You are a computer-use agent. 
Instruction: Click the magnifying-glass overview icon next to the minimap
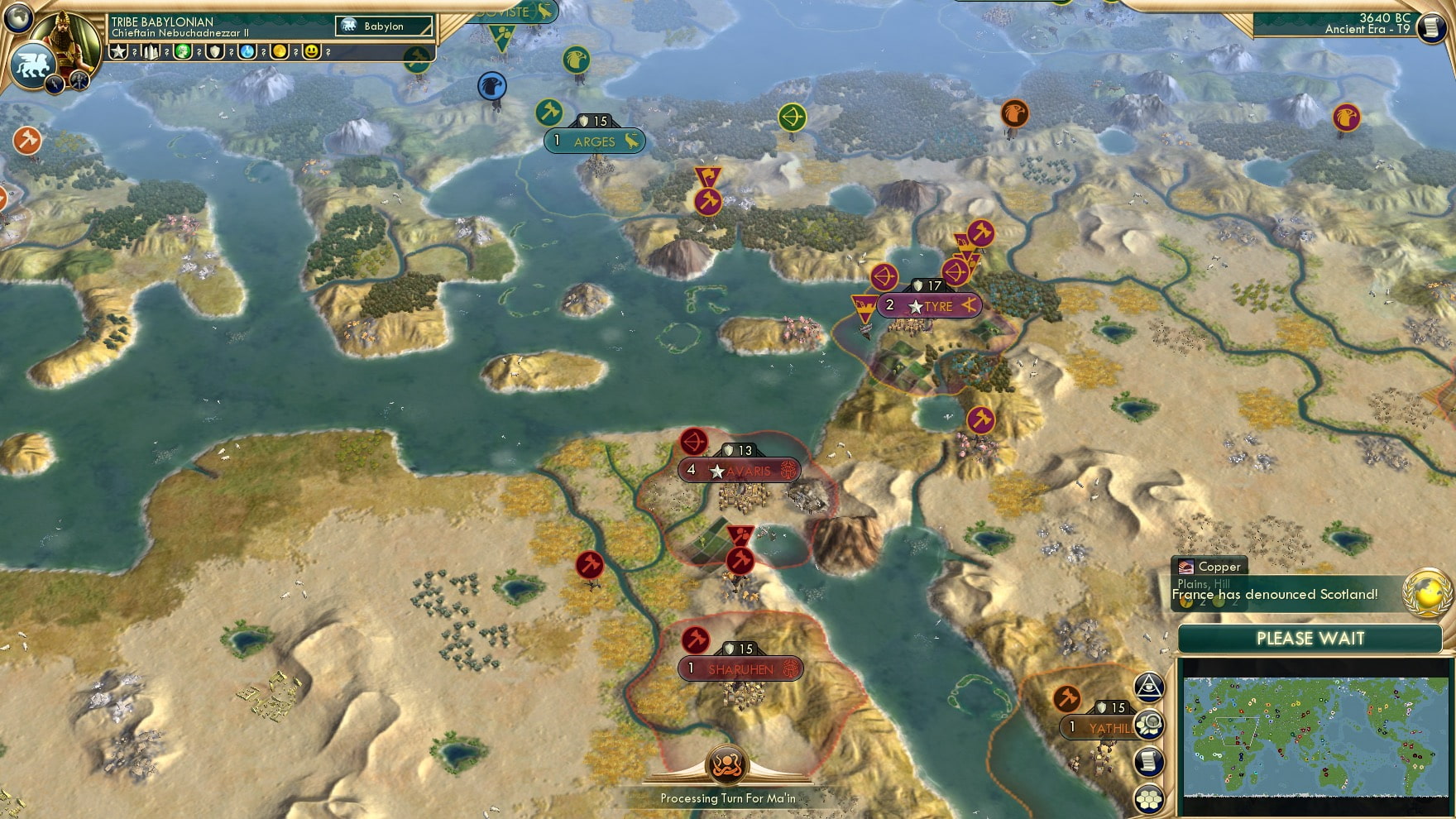tap(1148, 723)
